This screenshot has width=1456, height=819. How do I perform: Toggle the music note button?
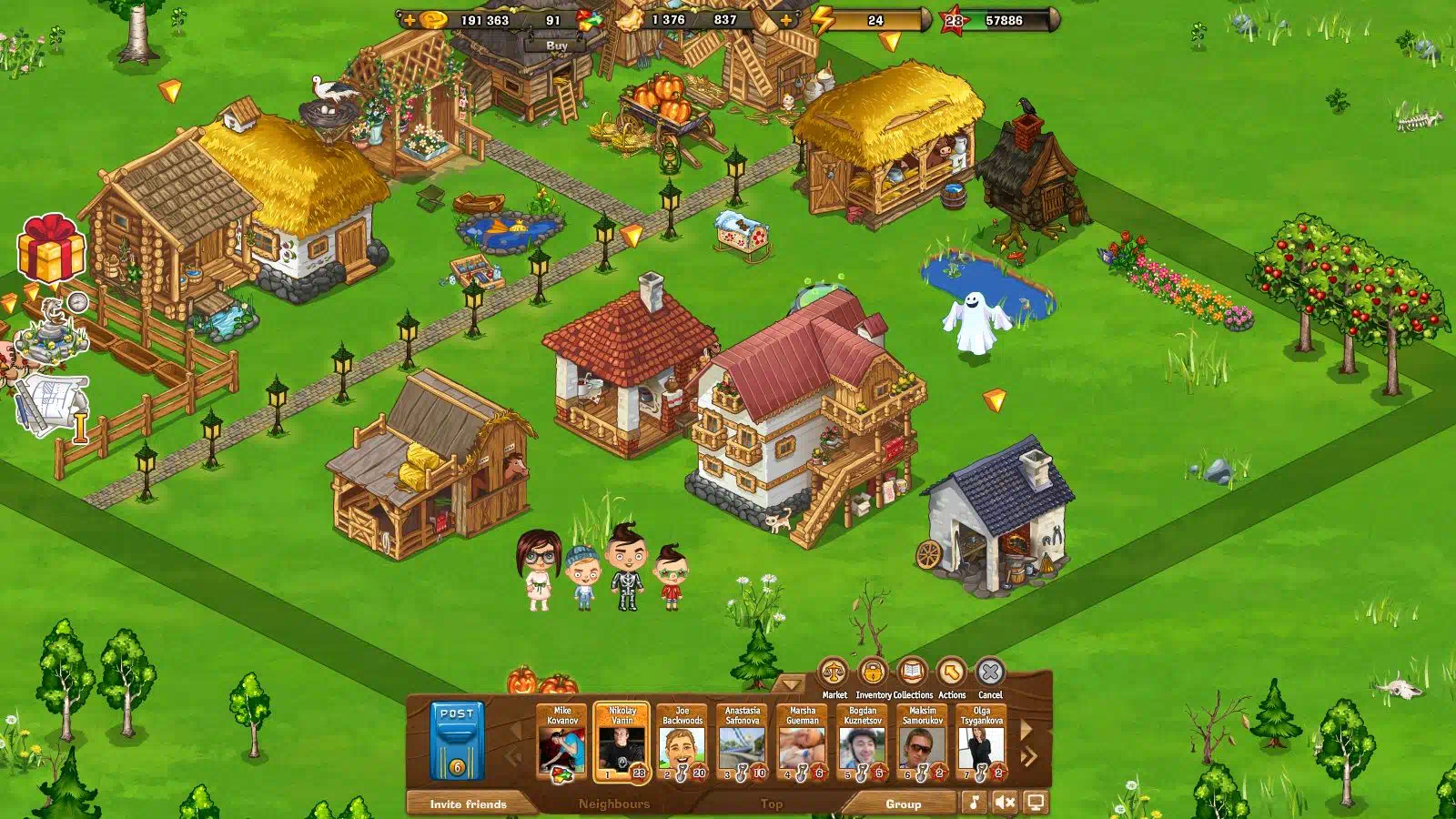[x=975, y=803]
